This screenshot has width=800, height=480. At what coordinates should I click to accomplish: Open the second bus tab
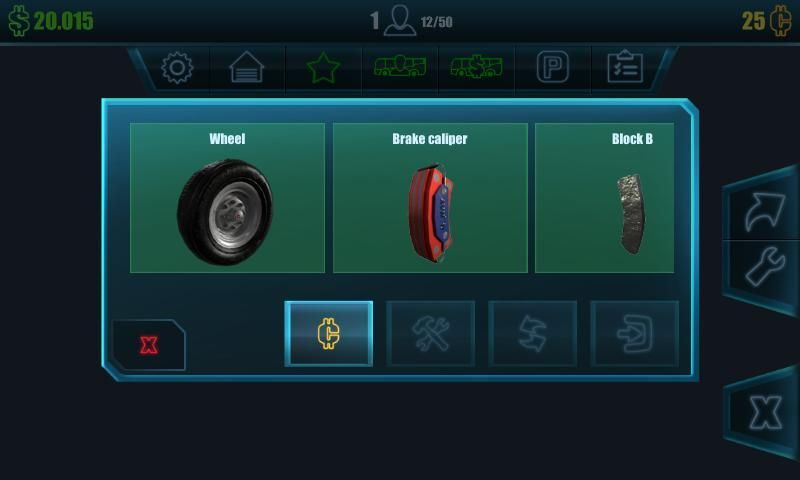476,68
